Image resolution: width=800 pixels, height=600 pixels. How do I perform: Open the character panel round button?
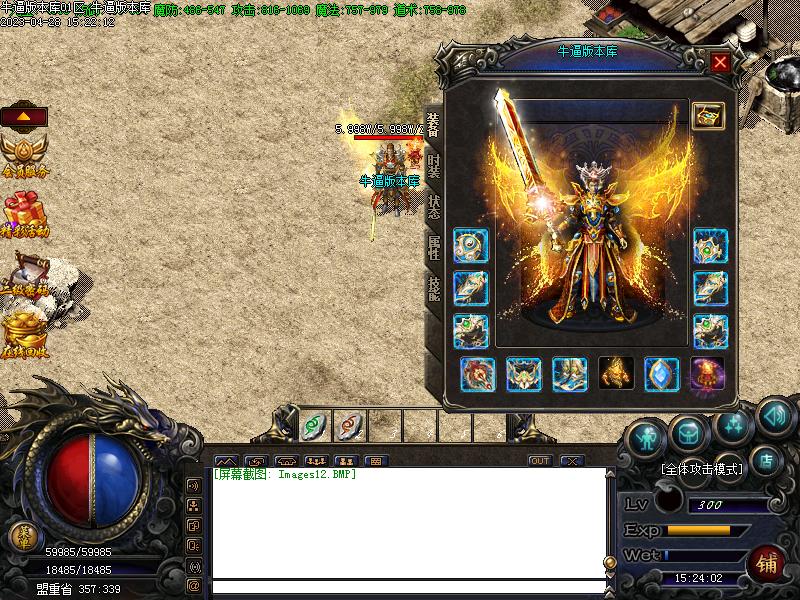(x=647, y=438)
